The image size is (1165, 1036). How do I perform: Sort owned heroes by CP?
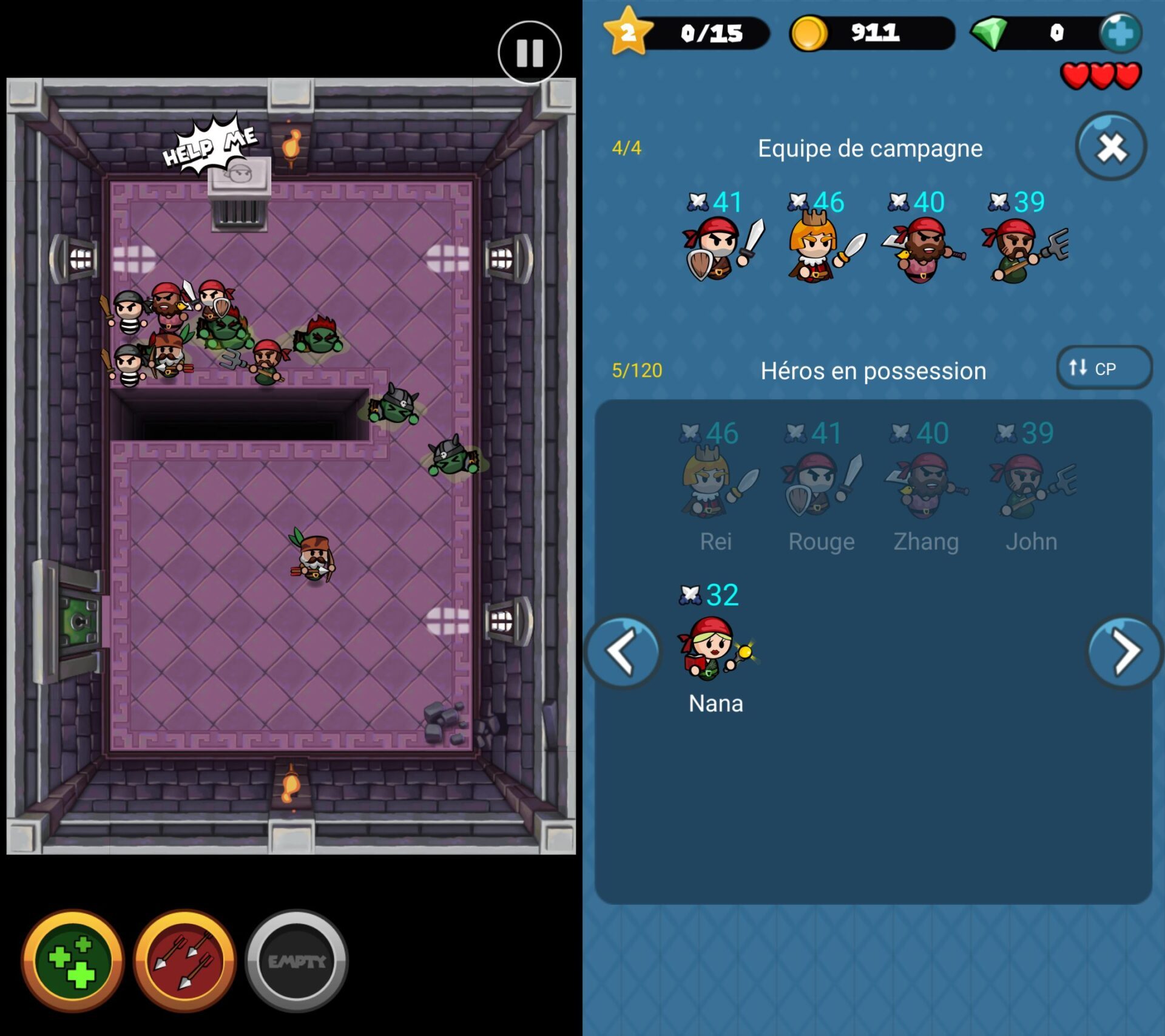click(1103, 368)
